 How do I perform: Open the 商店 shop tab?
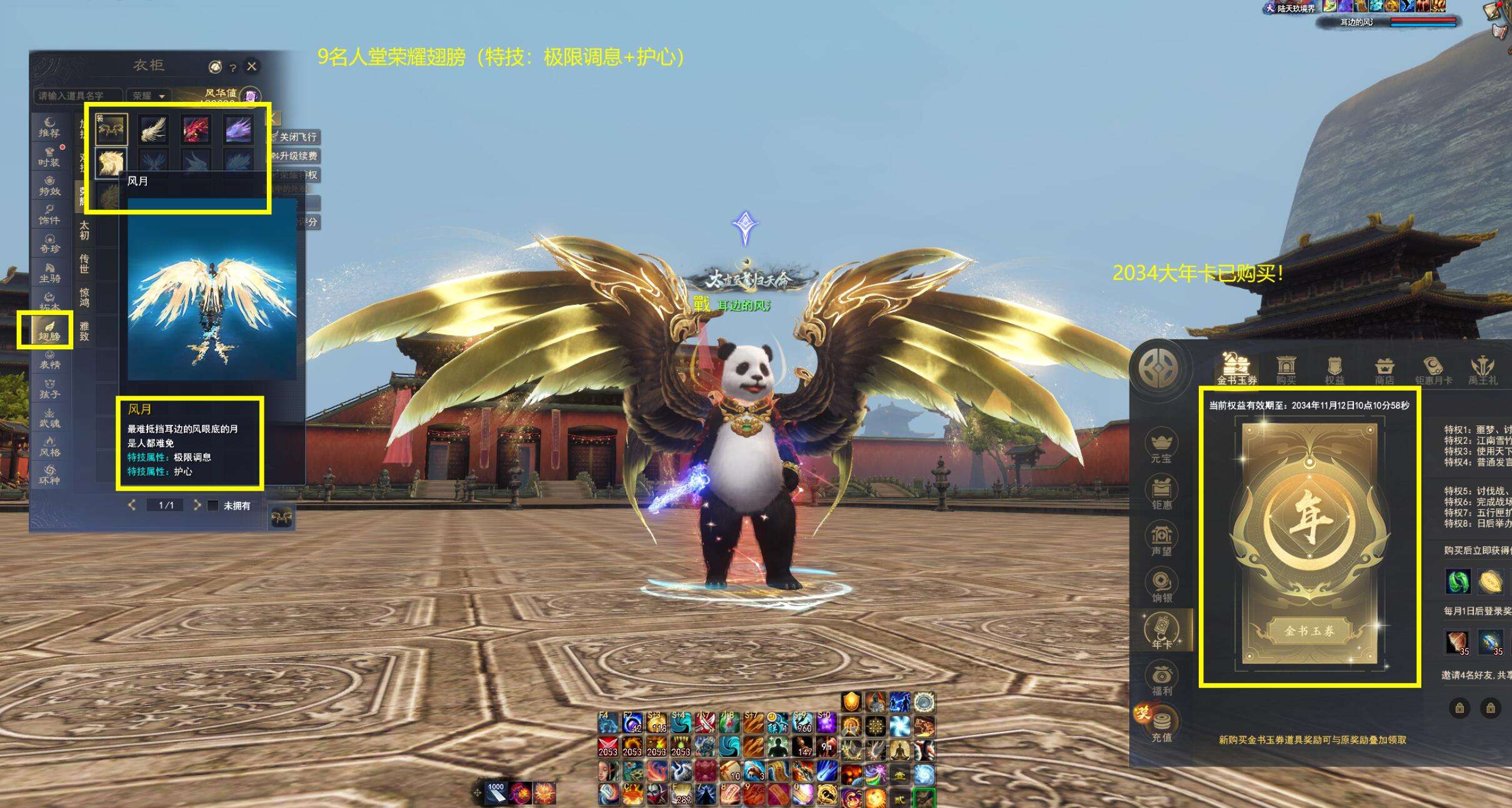[x=1384, y=369]
